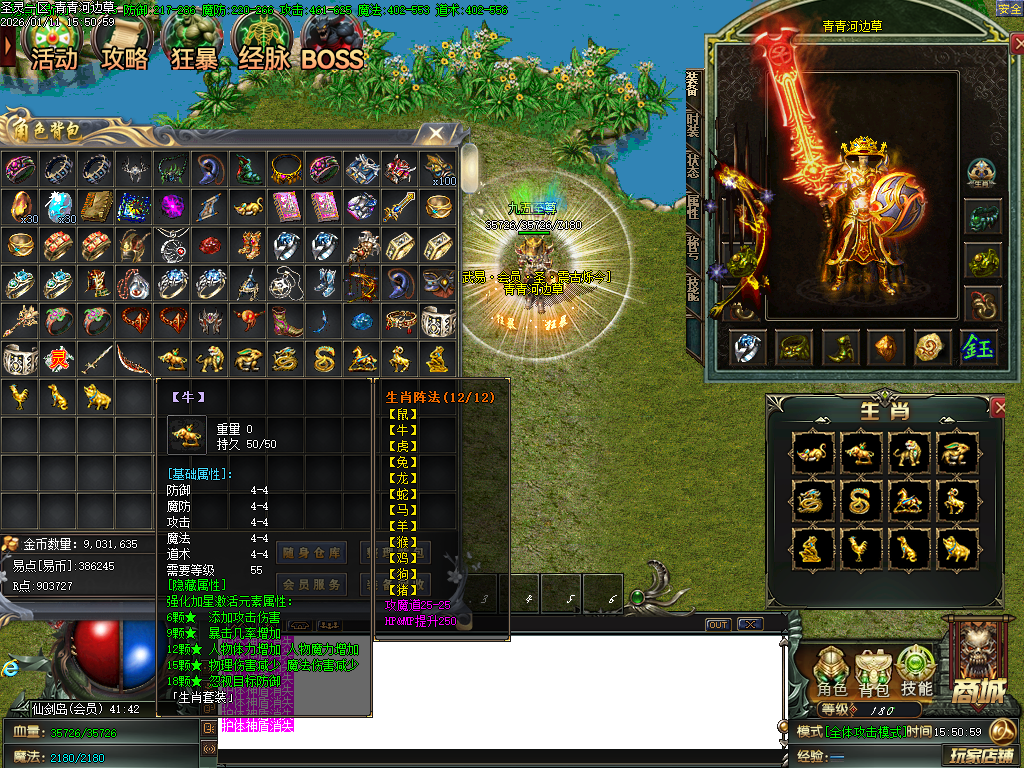Click the 技能 skills orb button
The image size is (1024, 768).
tap(916, 670)
